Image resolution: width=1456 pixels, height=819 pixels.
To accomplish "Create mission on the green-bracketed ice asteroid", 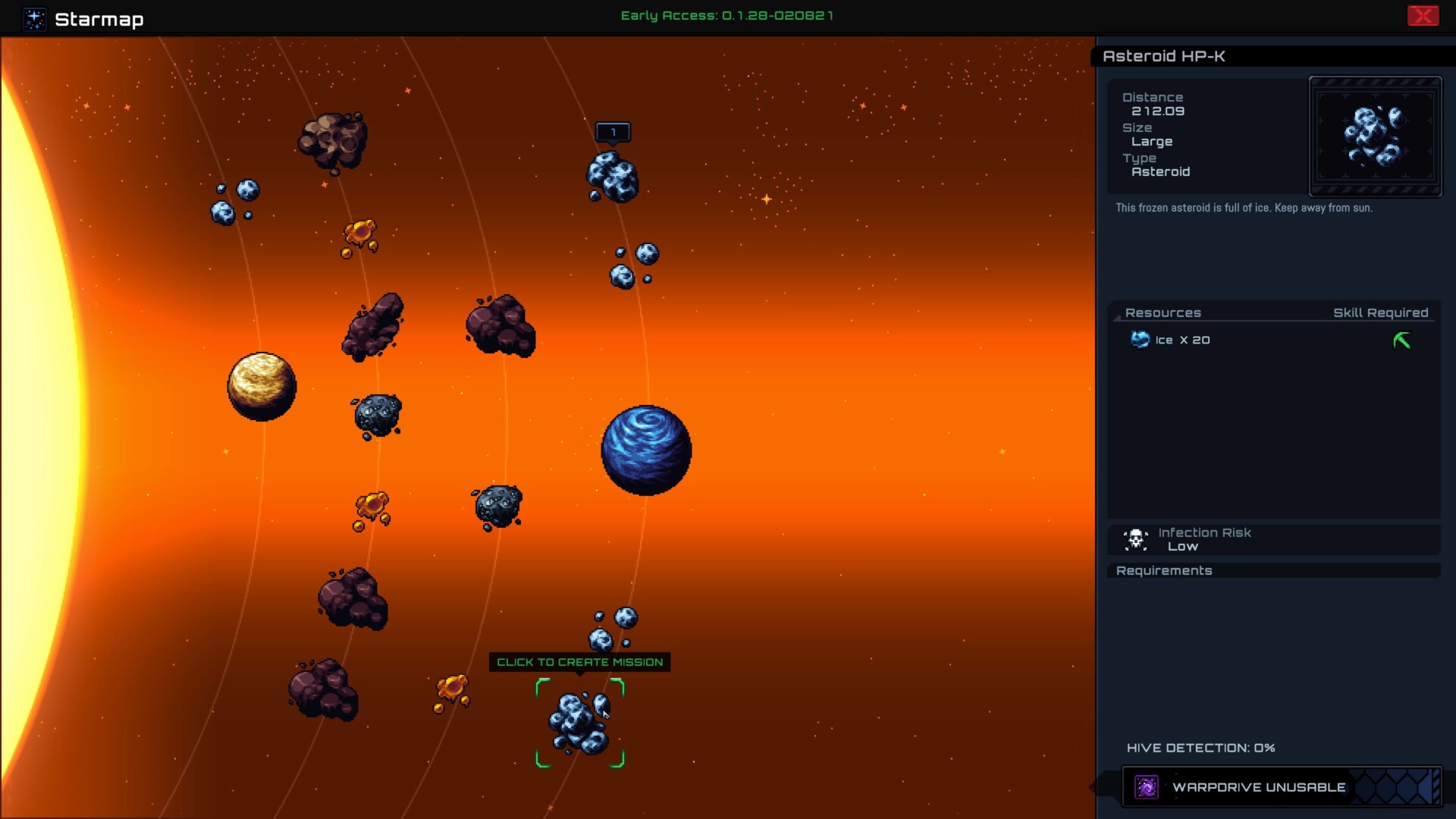I will click(580, 723).
